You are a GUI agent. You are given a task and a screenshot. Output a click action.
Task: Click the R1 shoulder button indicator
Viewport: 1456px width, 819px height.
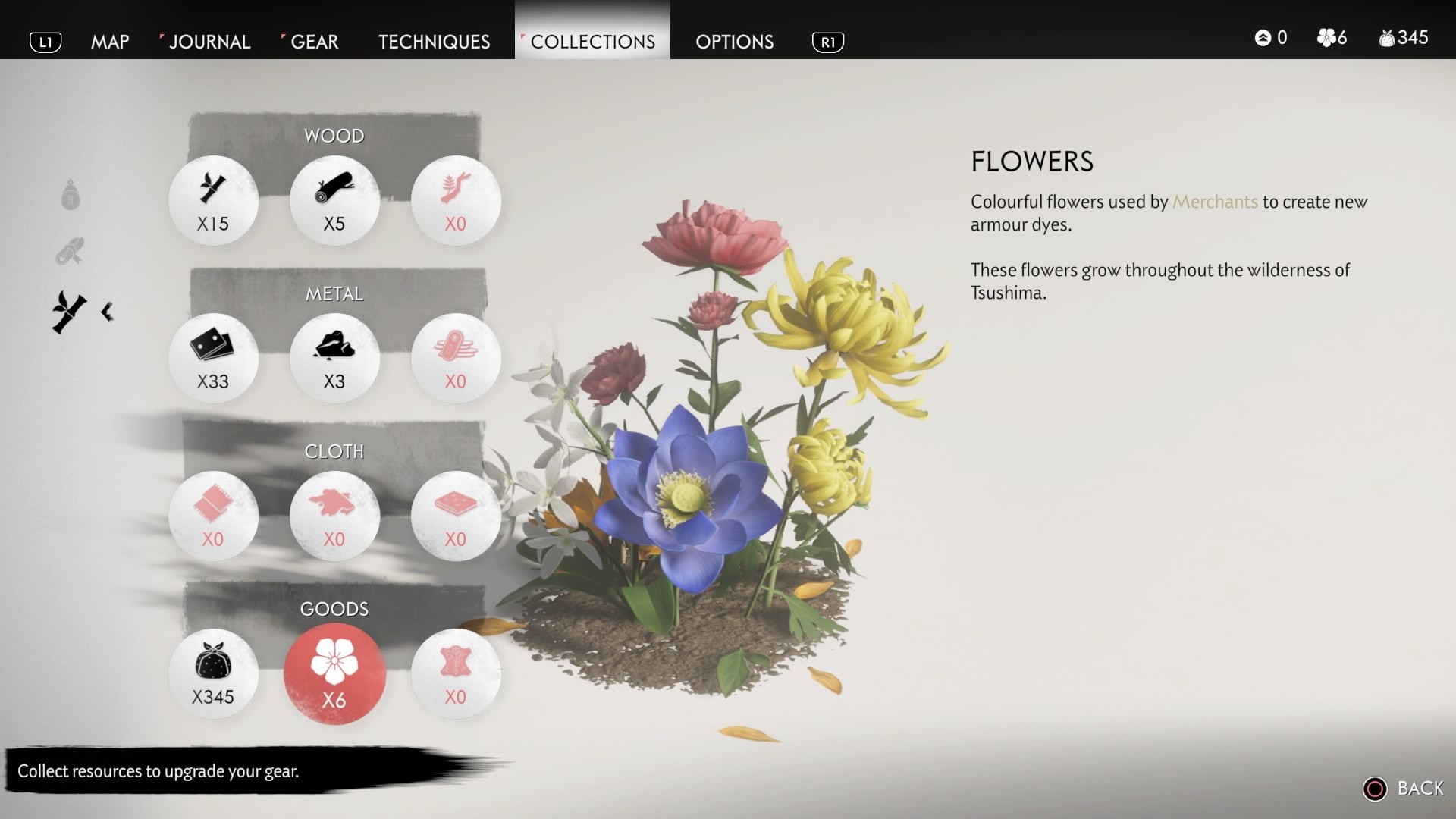click(x=829, y=42)
